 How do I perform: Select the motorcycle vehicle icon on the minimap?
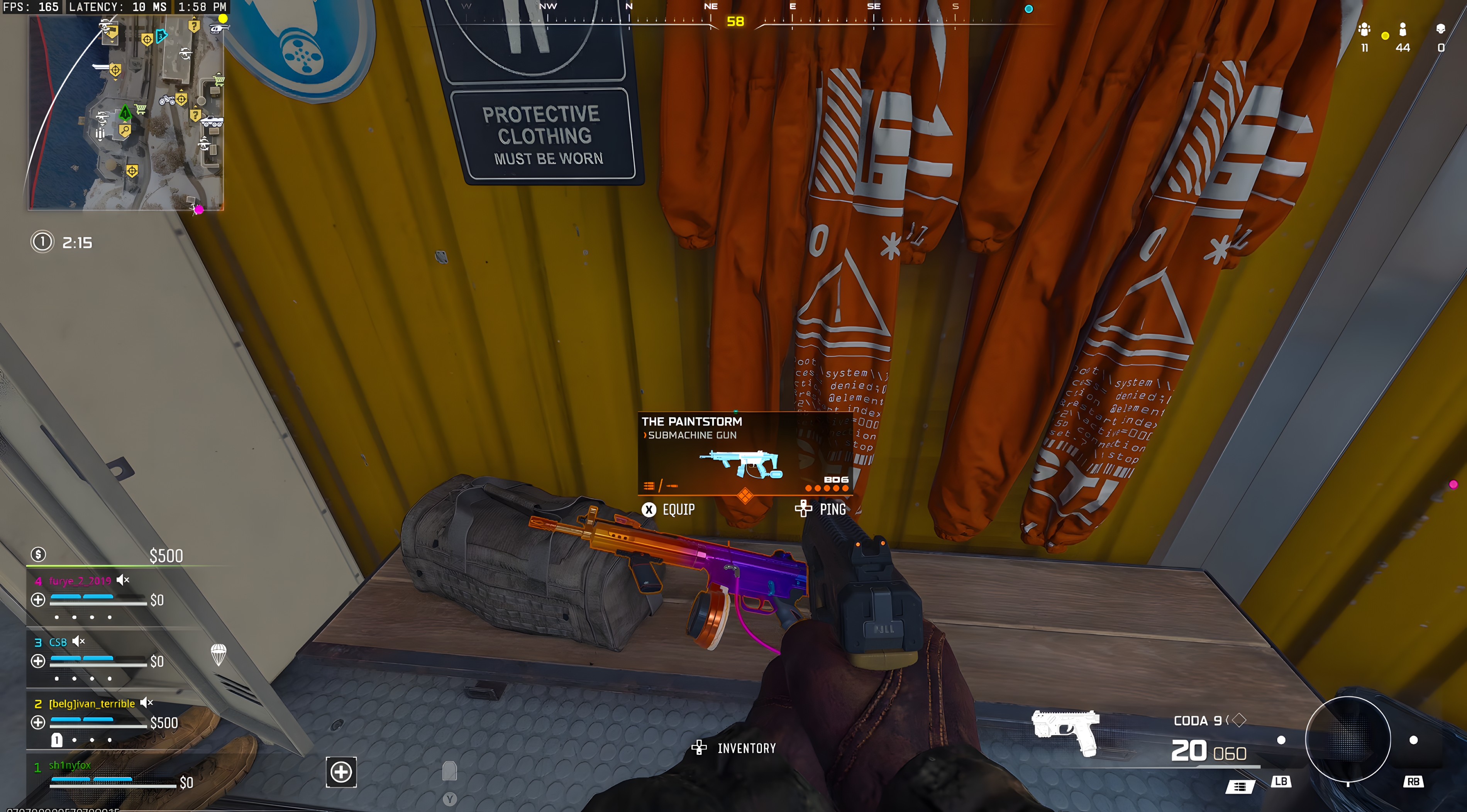[x=168, y=100]
